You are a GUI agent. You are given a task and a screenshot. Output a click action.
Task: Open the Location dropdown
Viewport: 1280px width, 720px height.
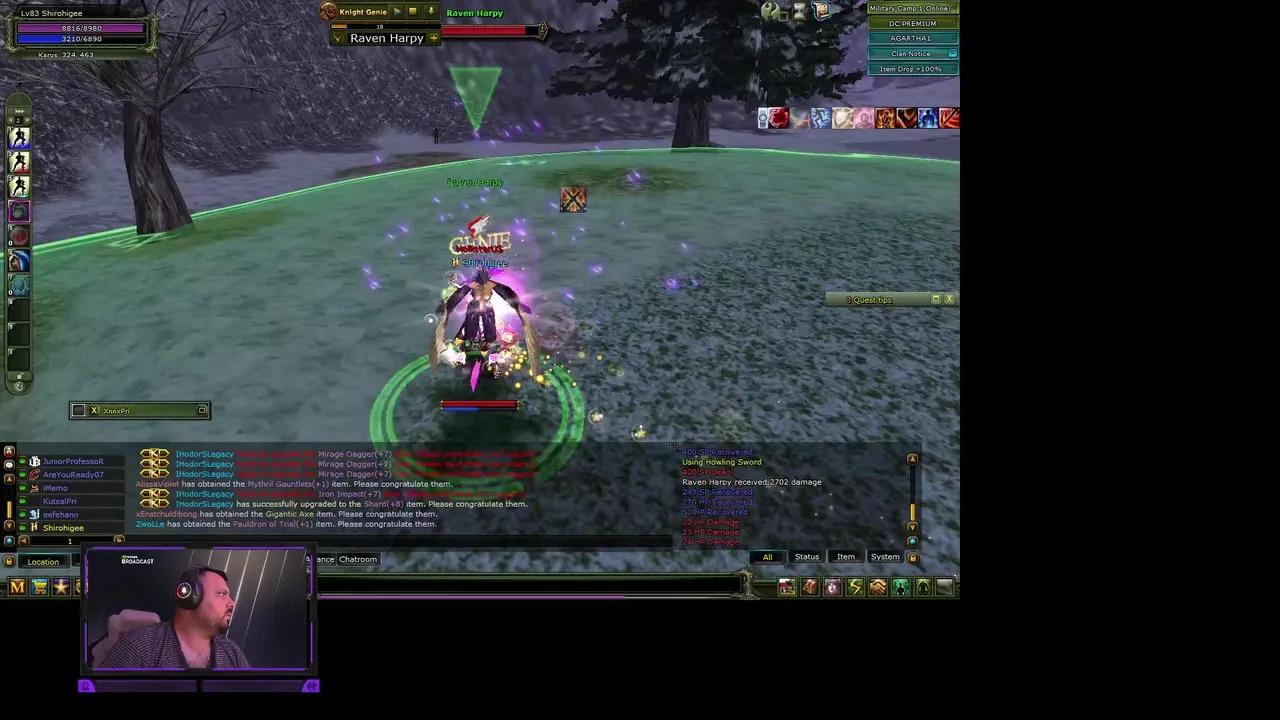(43, 561)
